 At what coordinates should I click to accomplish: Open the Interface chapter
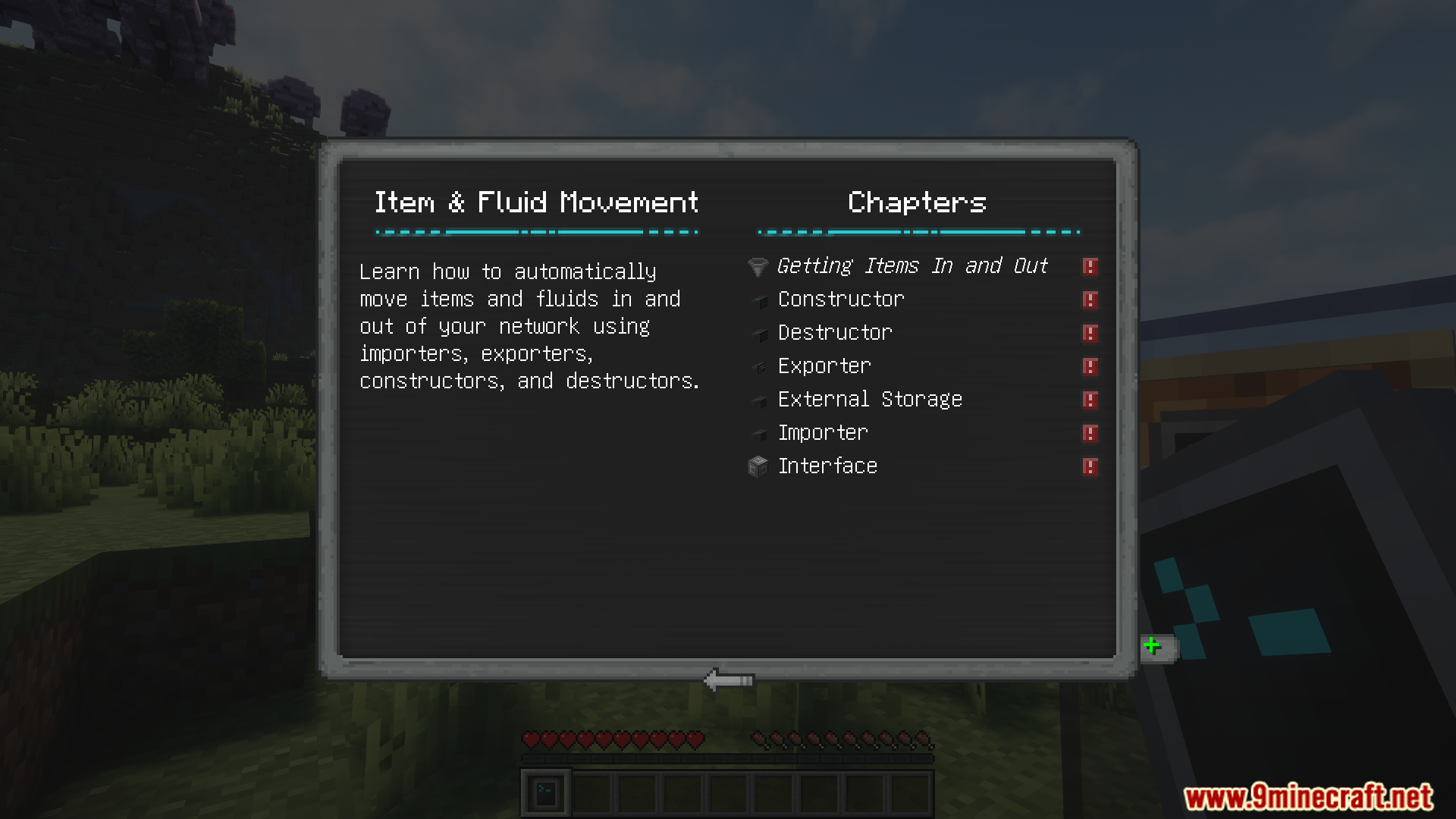827,466
